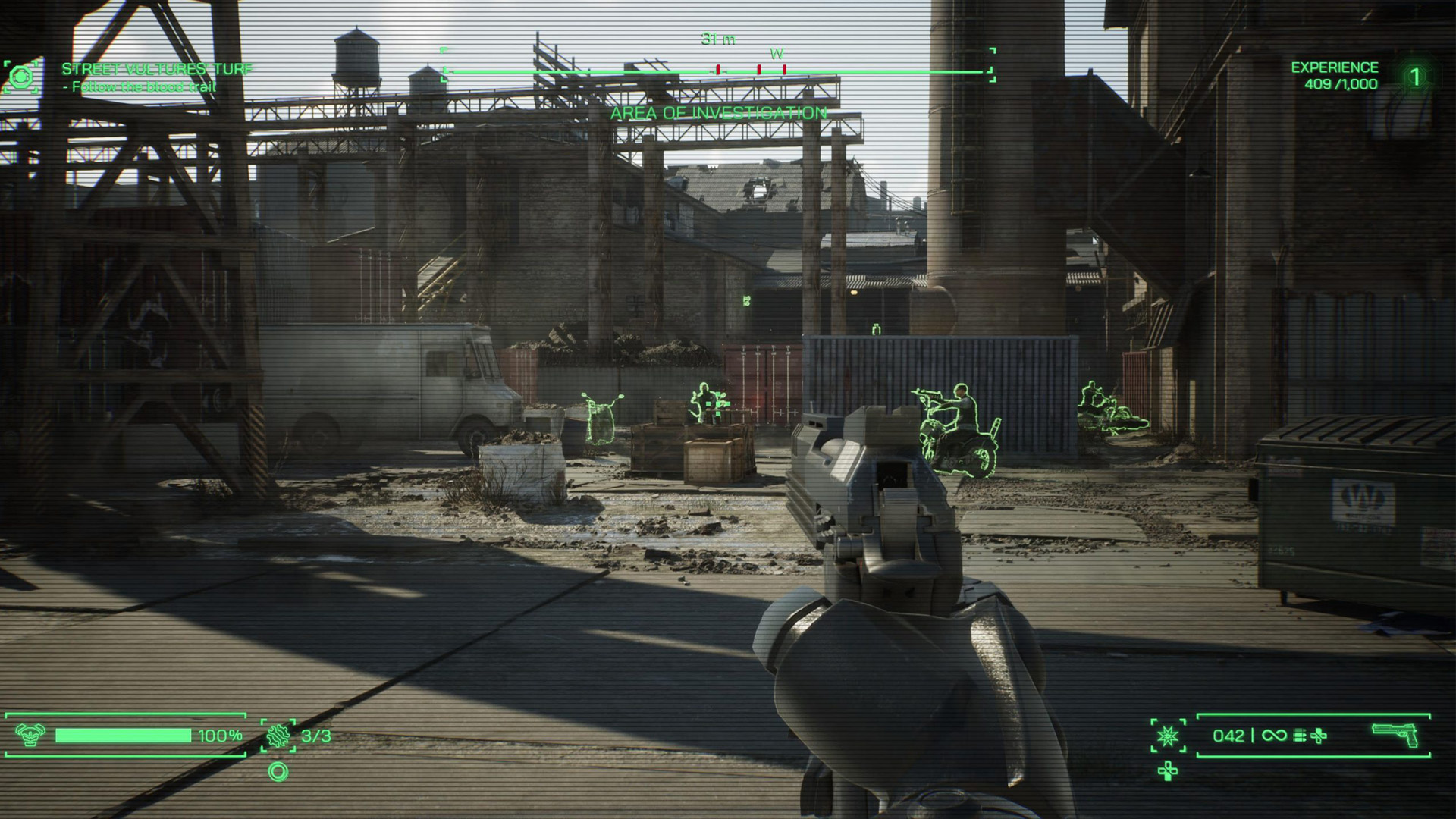Select the Street Vultures Turf quest title
This screenshot has width=1456, height=819.
click(156, 69)
